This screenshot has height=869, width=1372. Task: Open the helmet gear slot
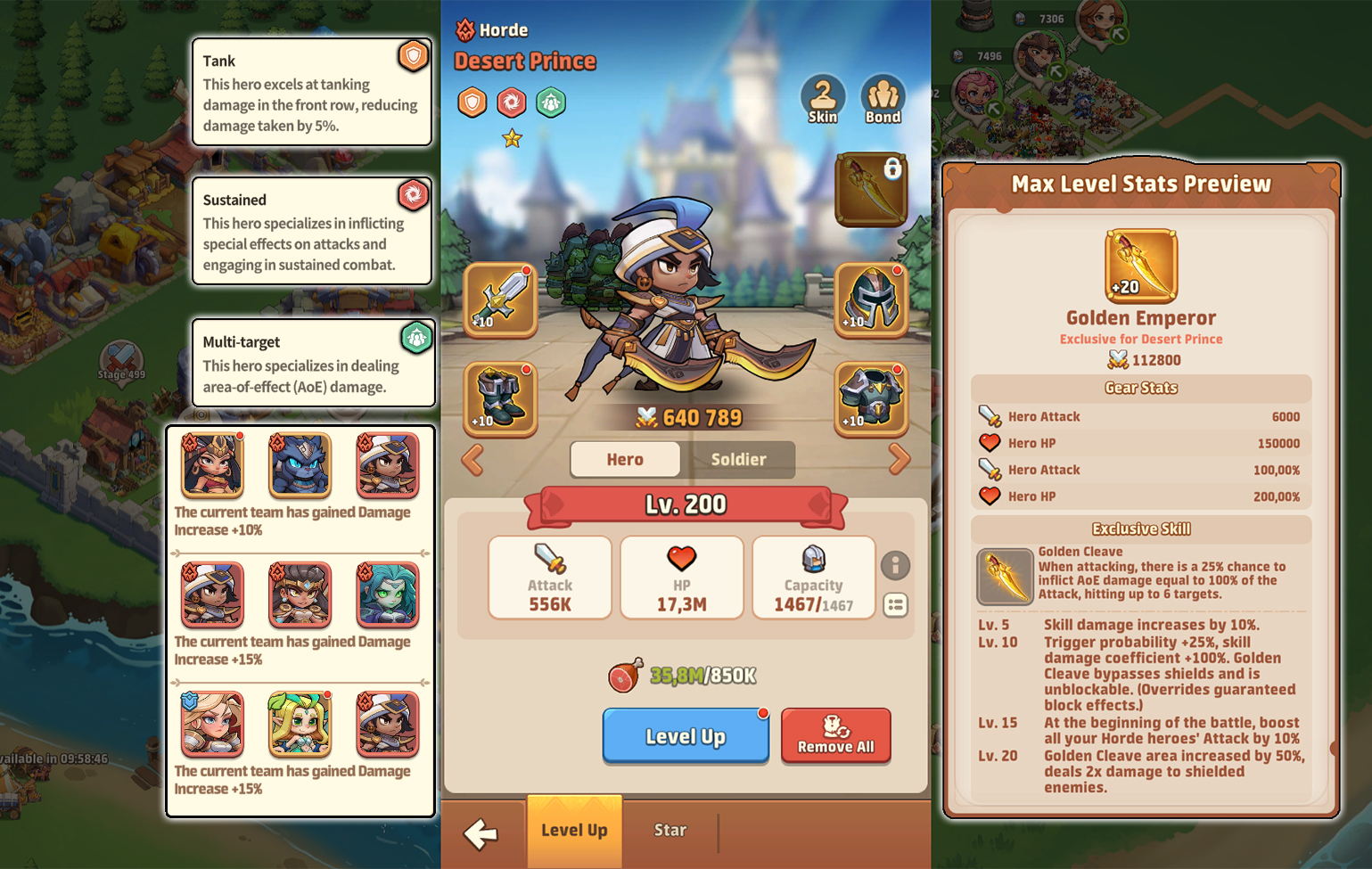click(871, 301)
